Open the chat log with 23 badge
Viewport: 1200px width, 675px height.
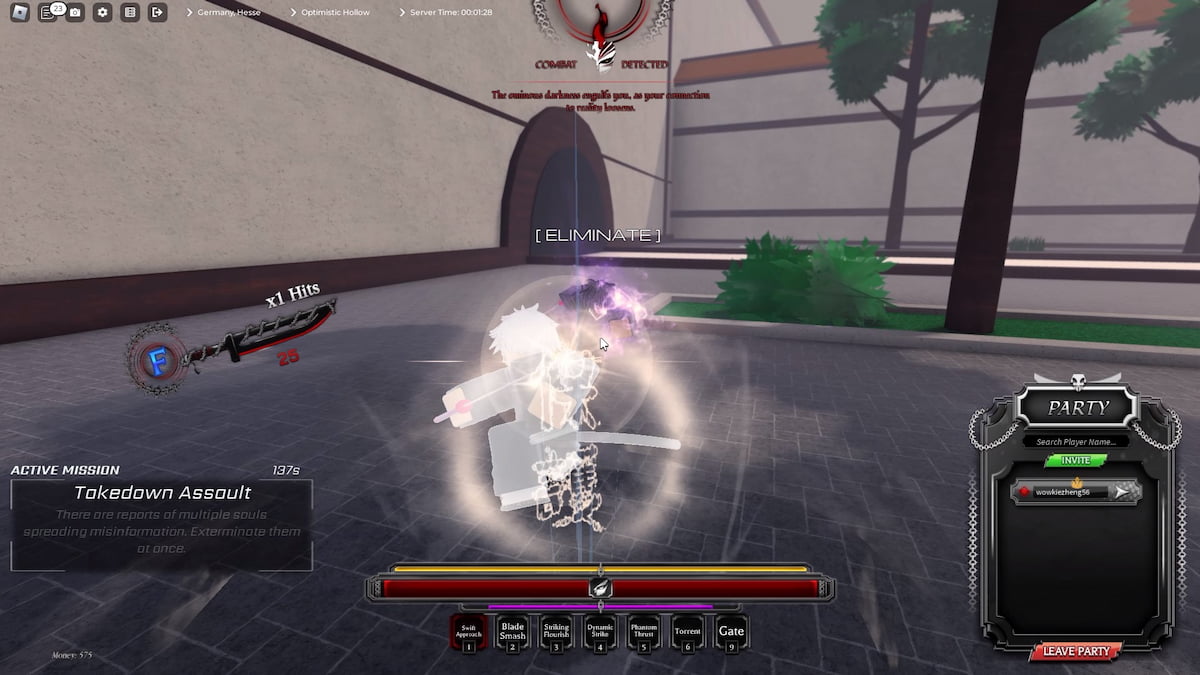pyautogui.click(x=47, y=13)
